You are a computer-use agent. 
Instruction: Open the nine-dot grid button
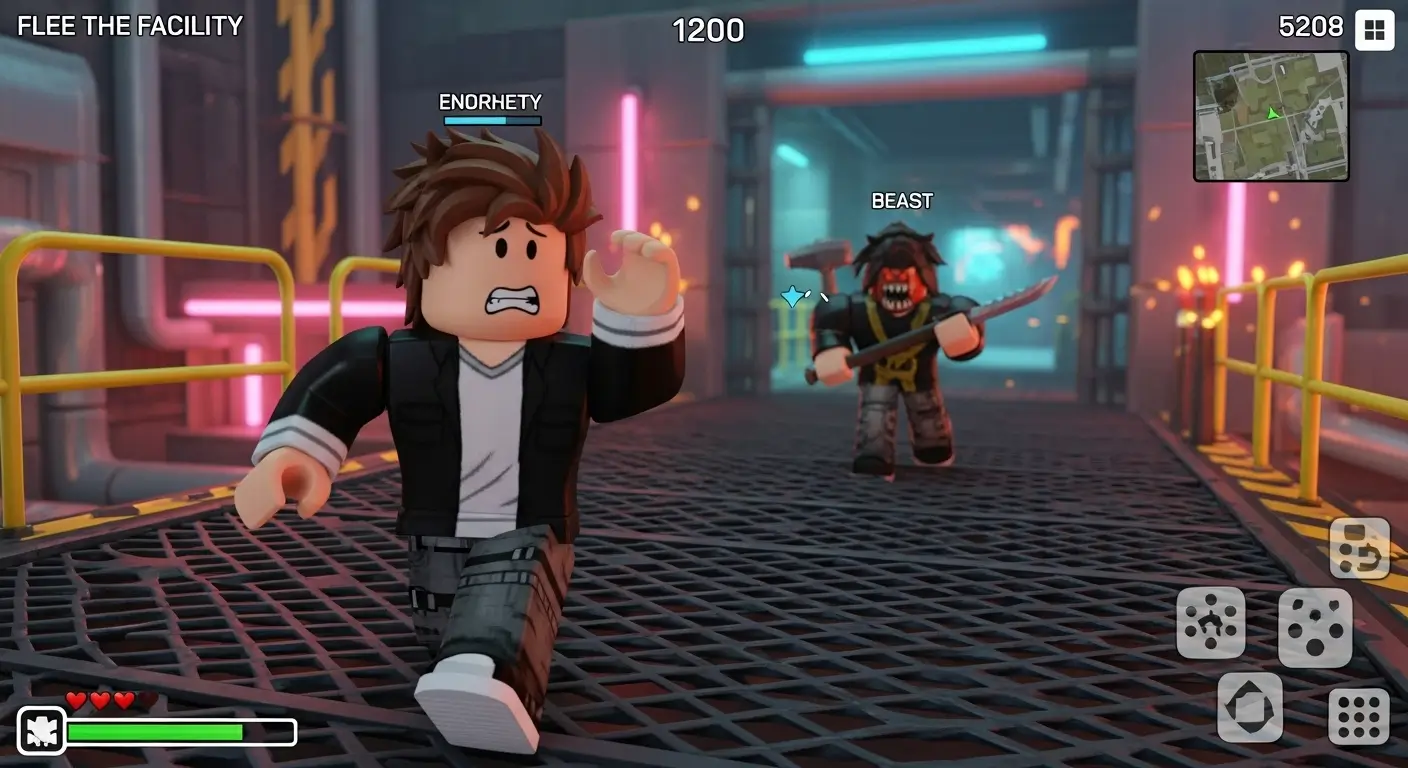[1358, 716]
